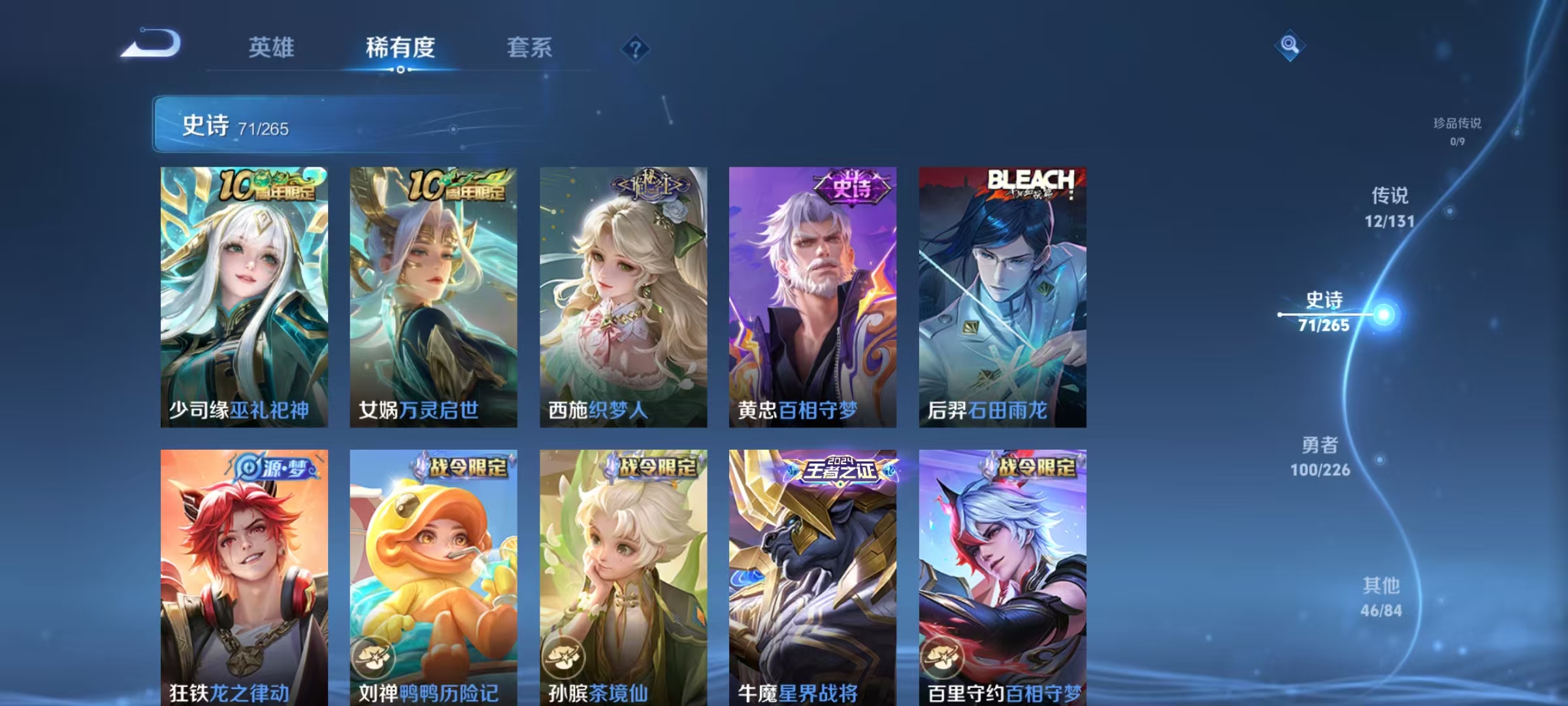
Task: Switch to the 英雄 tab
Action: 272,47
